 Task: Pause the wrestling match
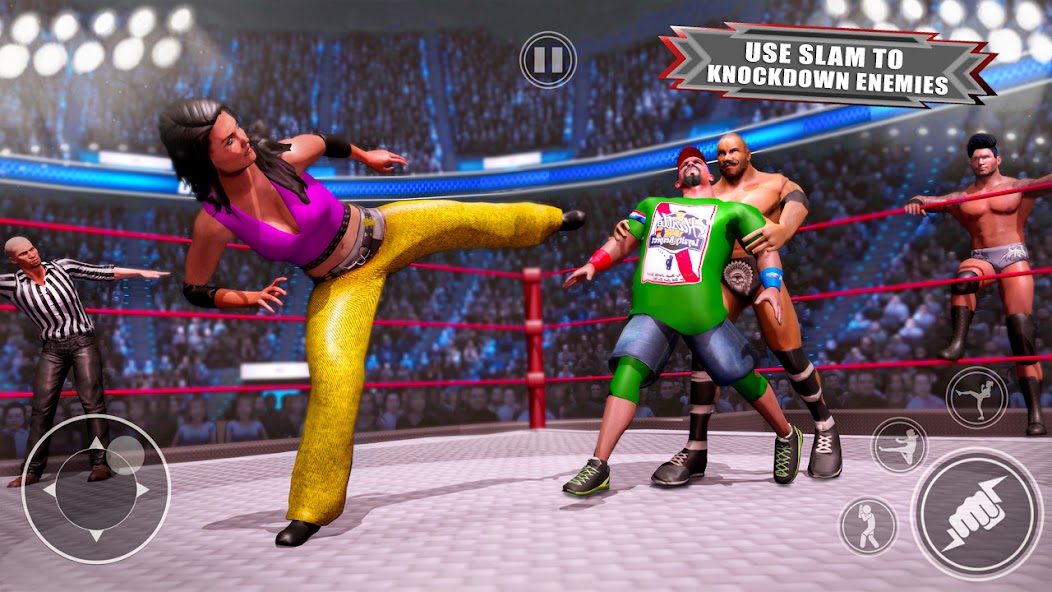coord(548,60)
